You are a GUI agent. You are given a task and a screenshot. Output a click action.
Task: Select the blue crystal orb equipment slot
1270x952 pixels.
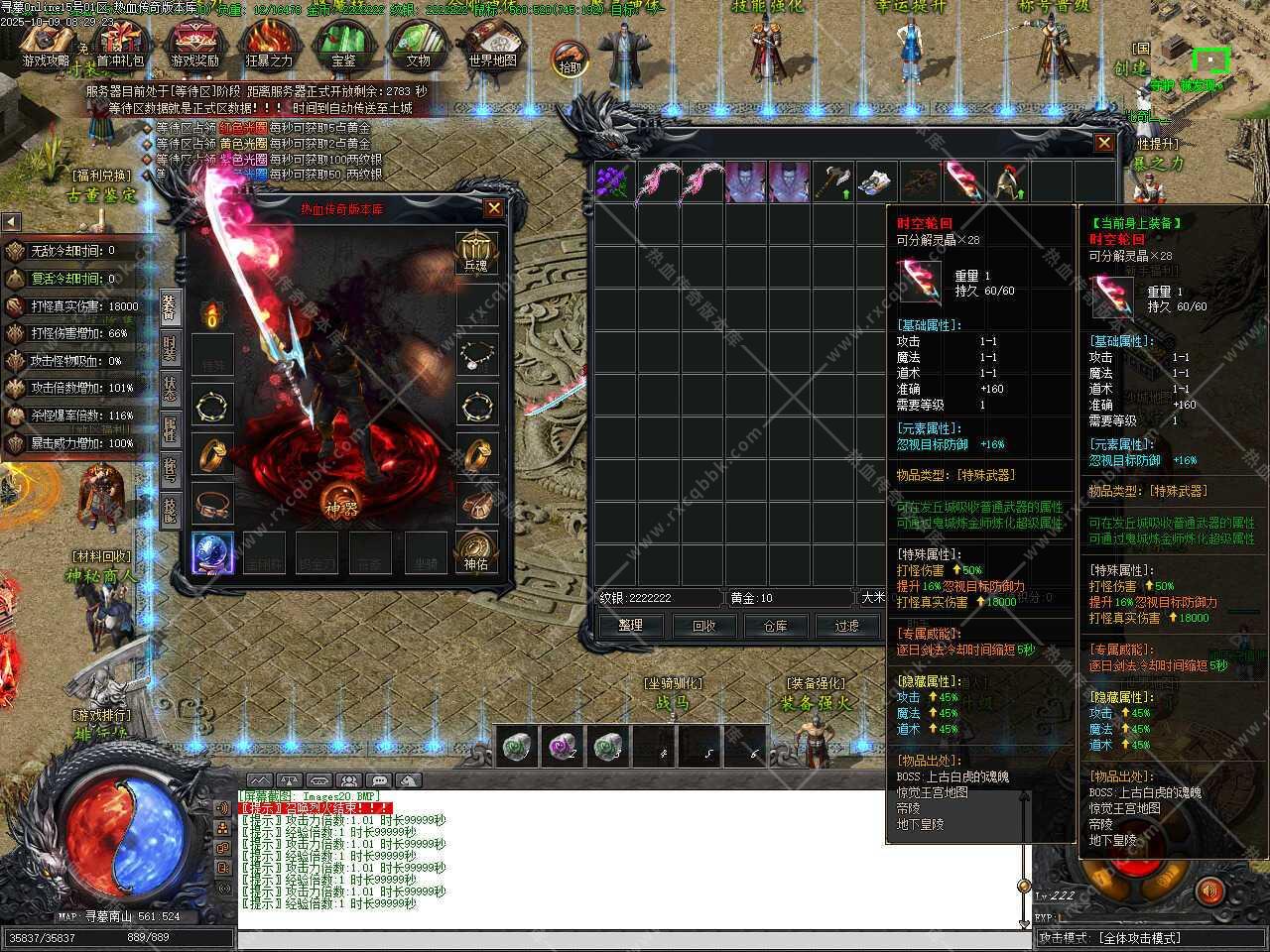coord(212,551)
